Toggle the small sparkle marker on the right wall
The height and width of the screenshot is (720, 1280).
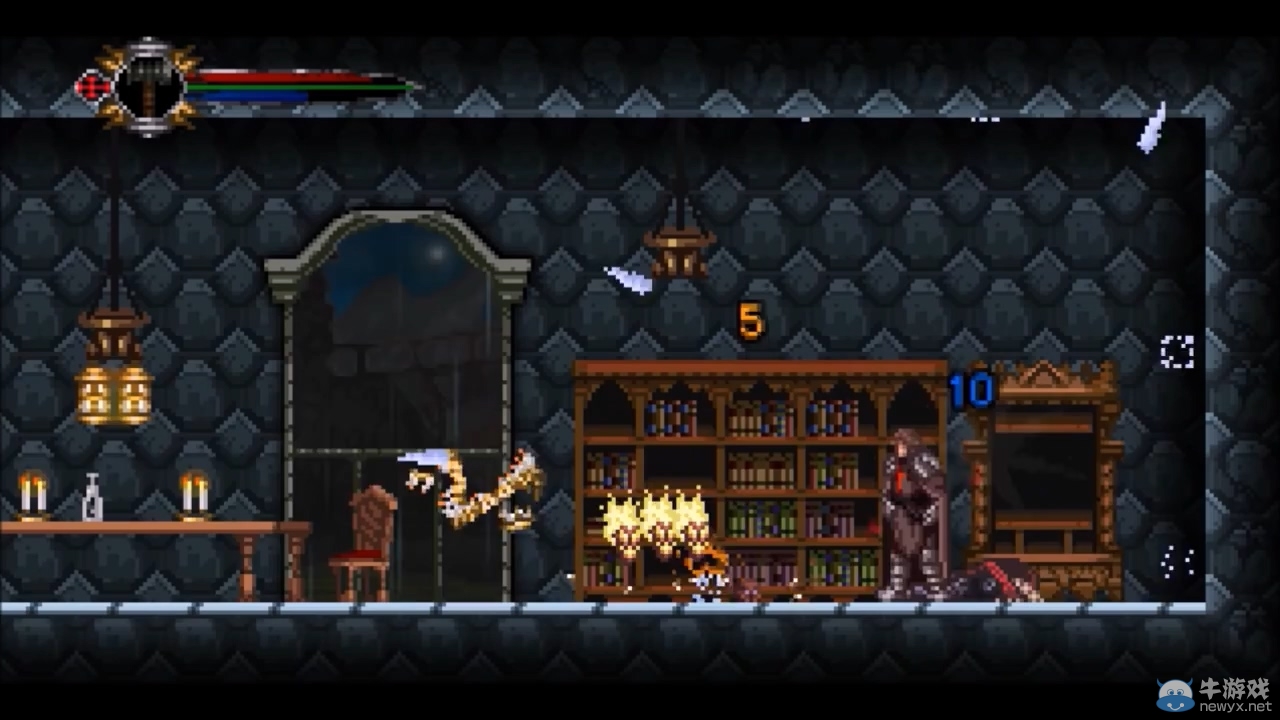[1175, 350]
